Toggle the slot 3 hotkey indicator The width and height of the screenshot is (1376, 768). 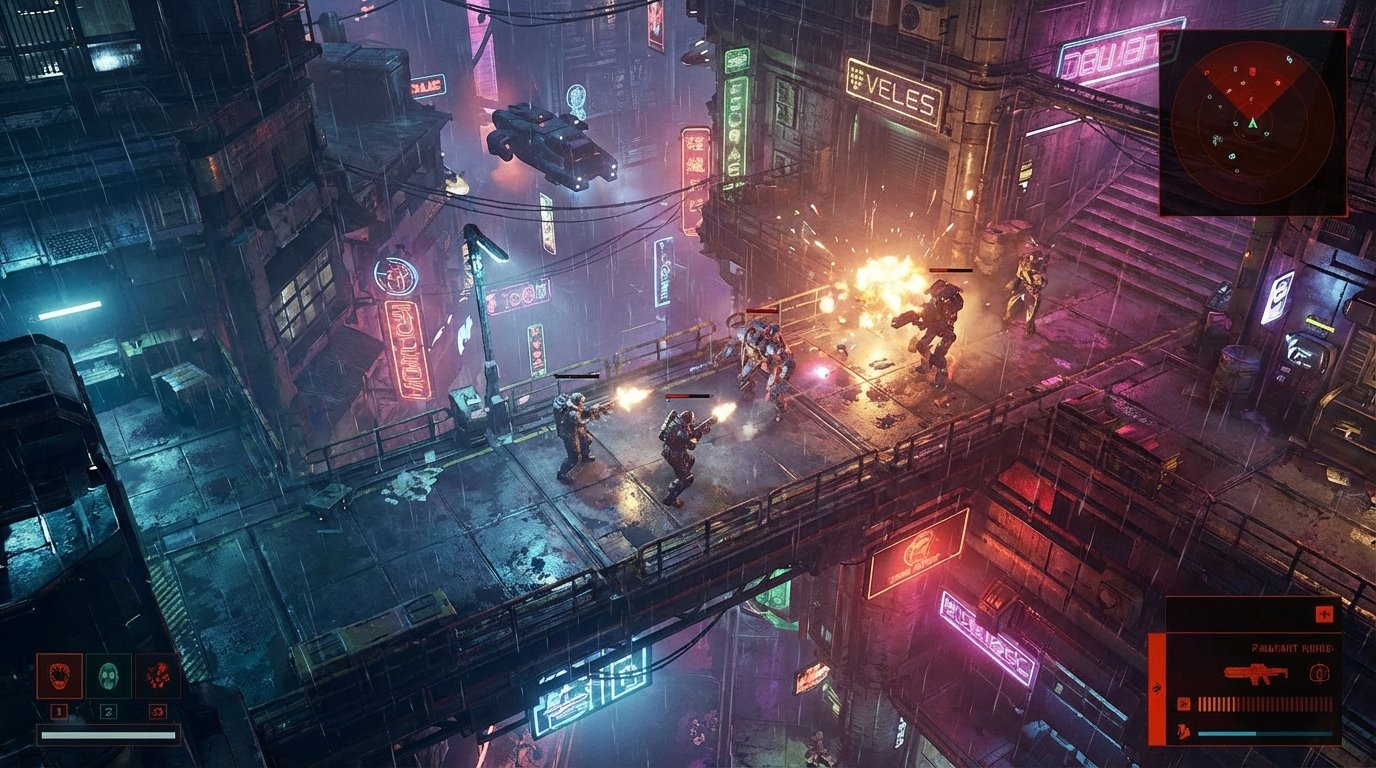point(156,711)
